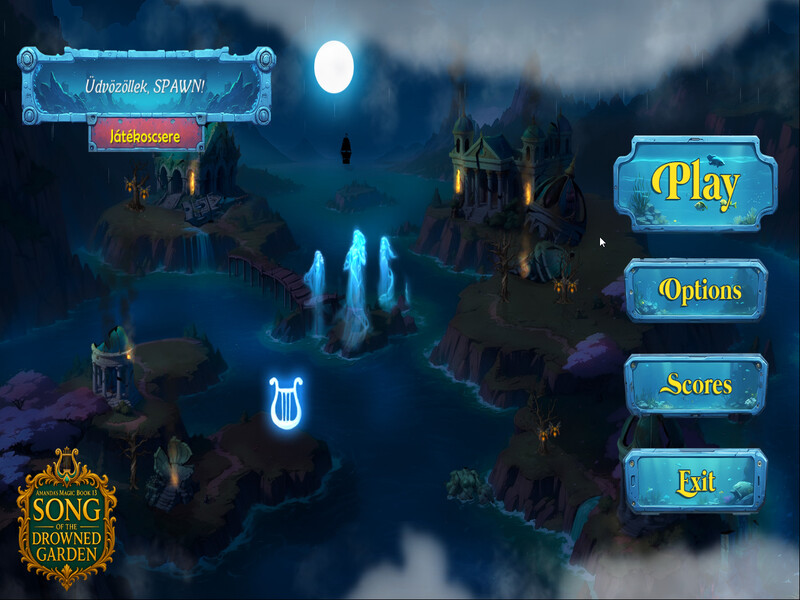View the Scores screen
The height and width of the screenshot is (600, 800).
(x=695, y=385)
